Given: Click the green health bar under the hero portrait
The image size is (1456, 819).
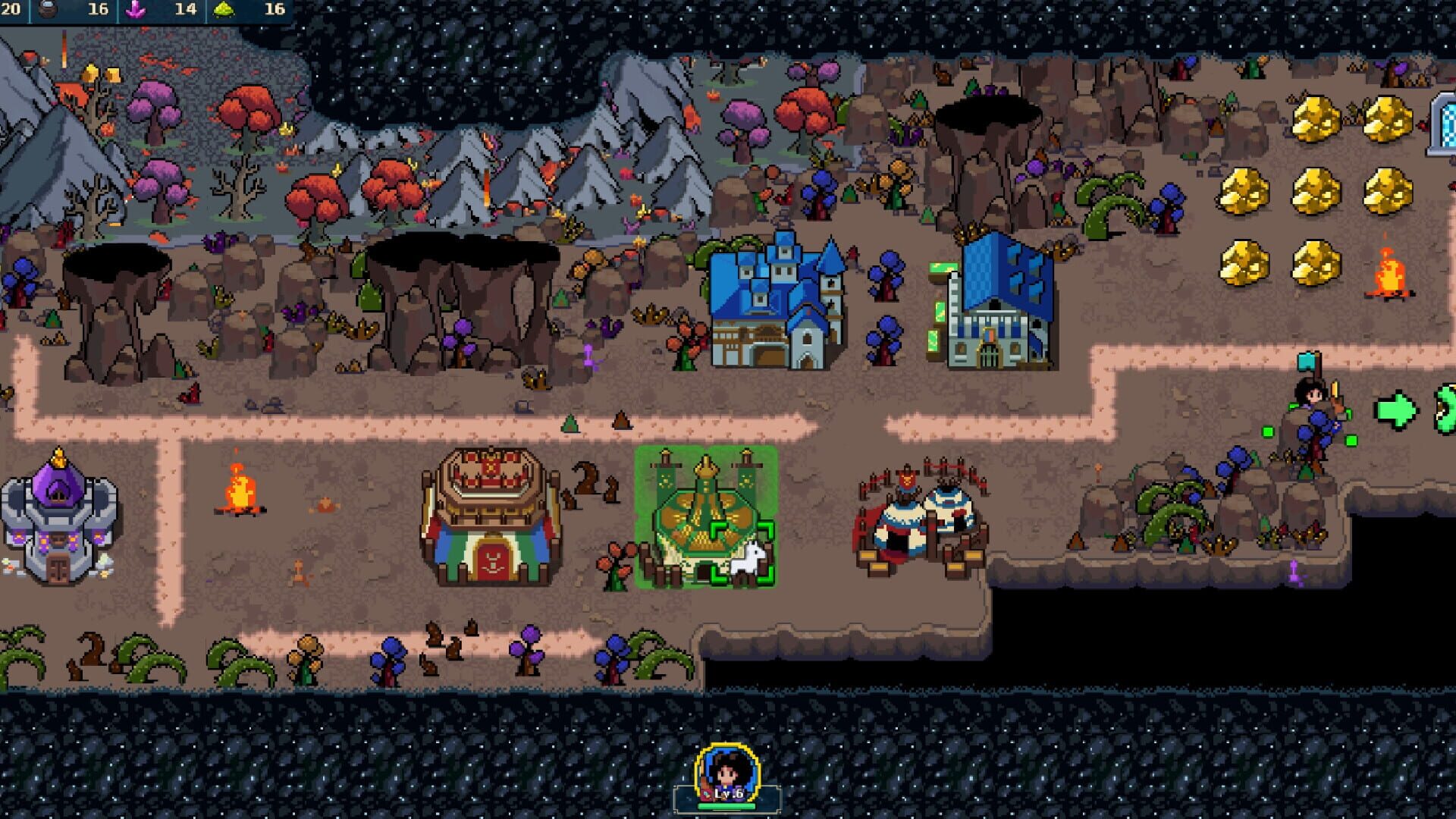Looking at the screenshot, I should (x=728, y=808).
